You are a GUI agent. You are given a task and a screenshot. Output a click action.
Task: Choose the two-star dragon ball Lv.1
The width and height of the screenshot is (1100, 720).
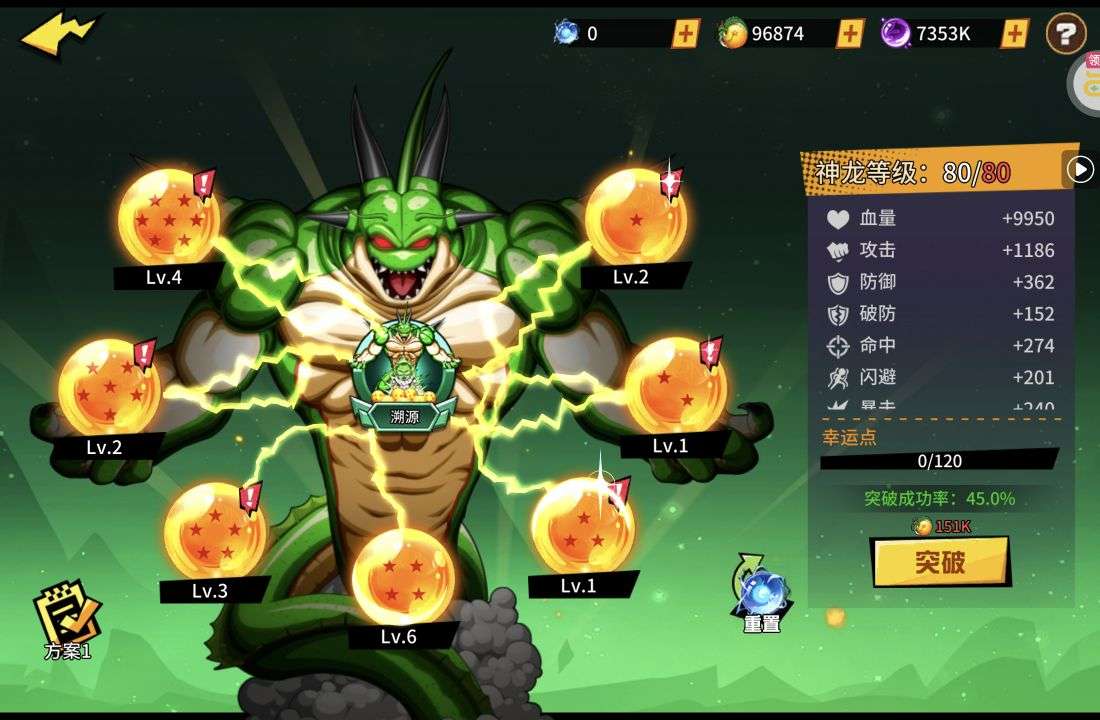[x=675, y=386]
